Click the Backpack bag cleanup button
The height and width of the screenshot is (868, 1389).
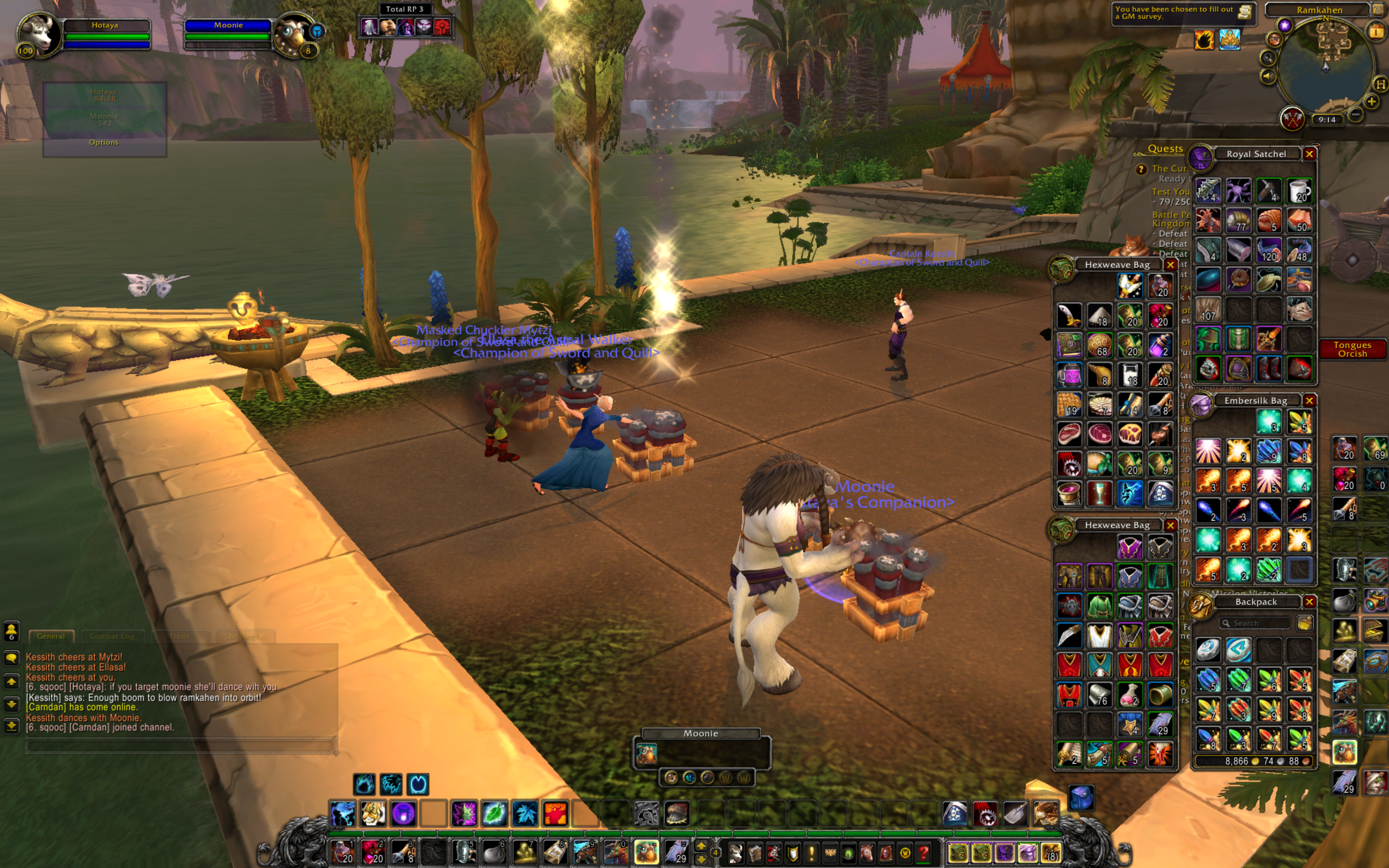pos(1304,624)
